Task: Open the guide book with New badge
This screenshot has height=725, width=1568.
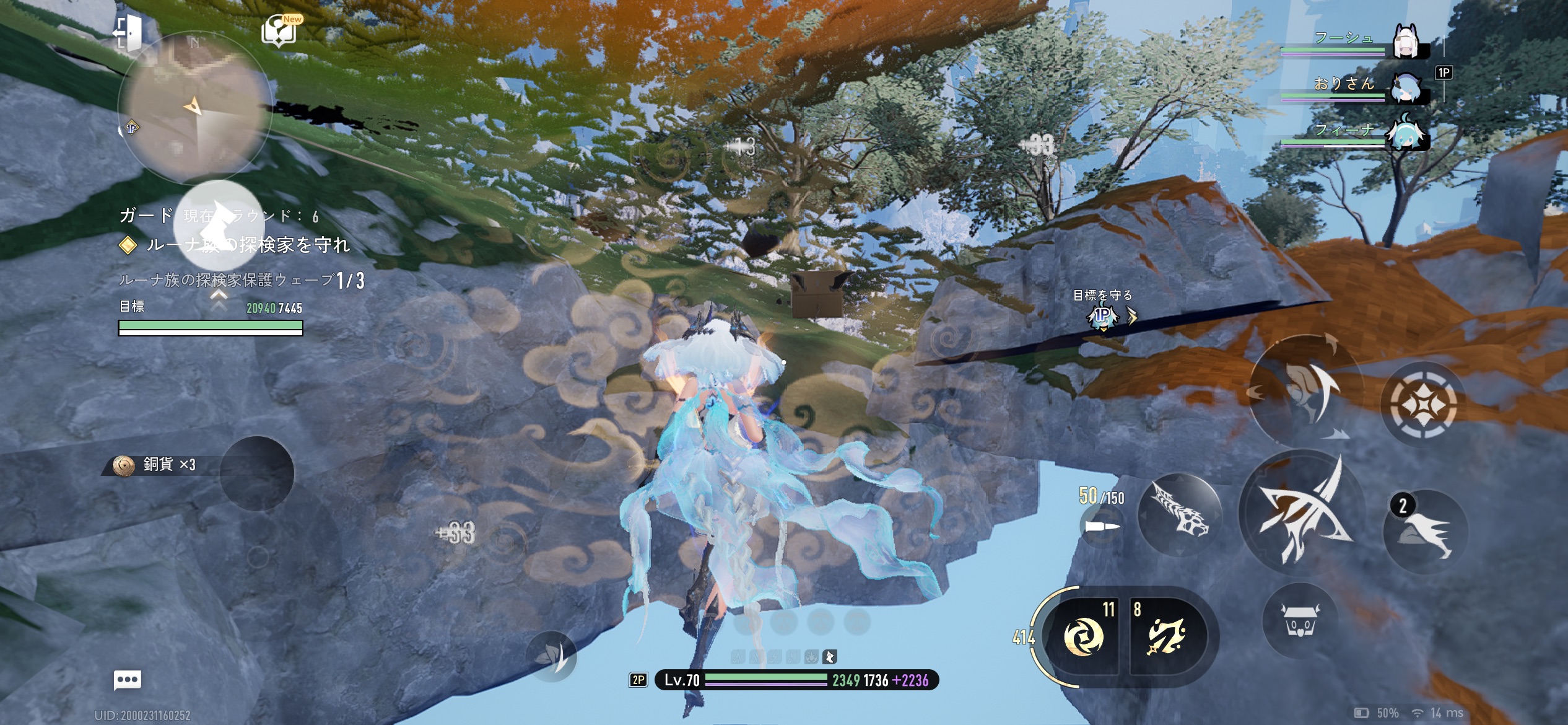Action: click(x=280, y=31)
